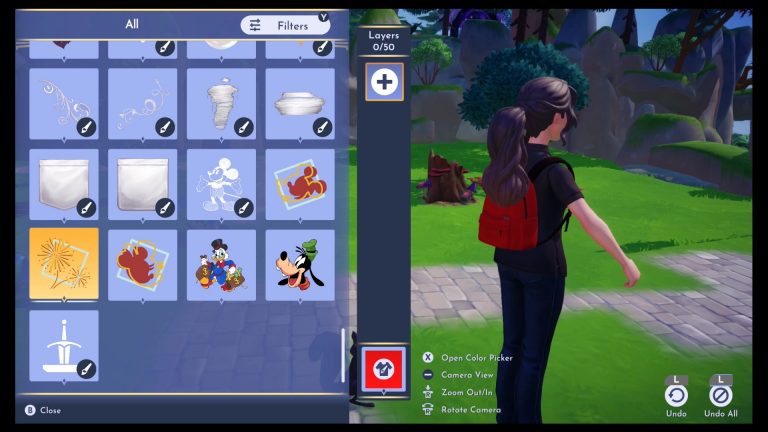Choose the white tornado motif
The height and width of the screenshot is (432, 768).
pyautogui.click(x=220, y=102)
